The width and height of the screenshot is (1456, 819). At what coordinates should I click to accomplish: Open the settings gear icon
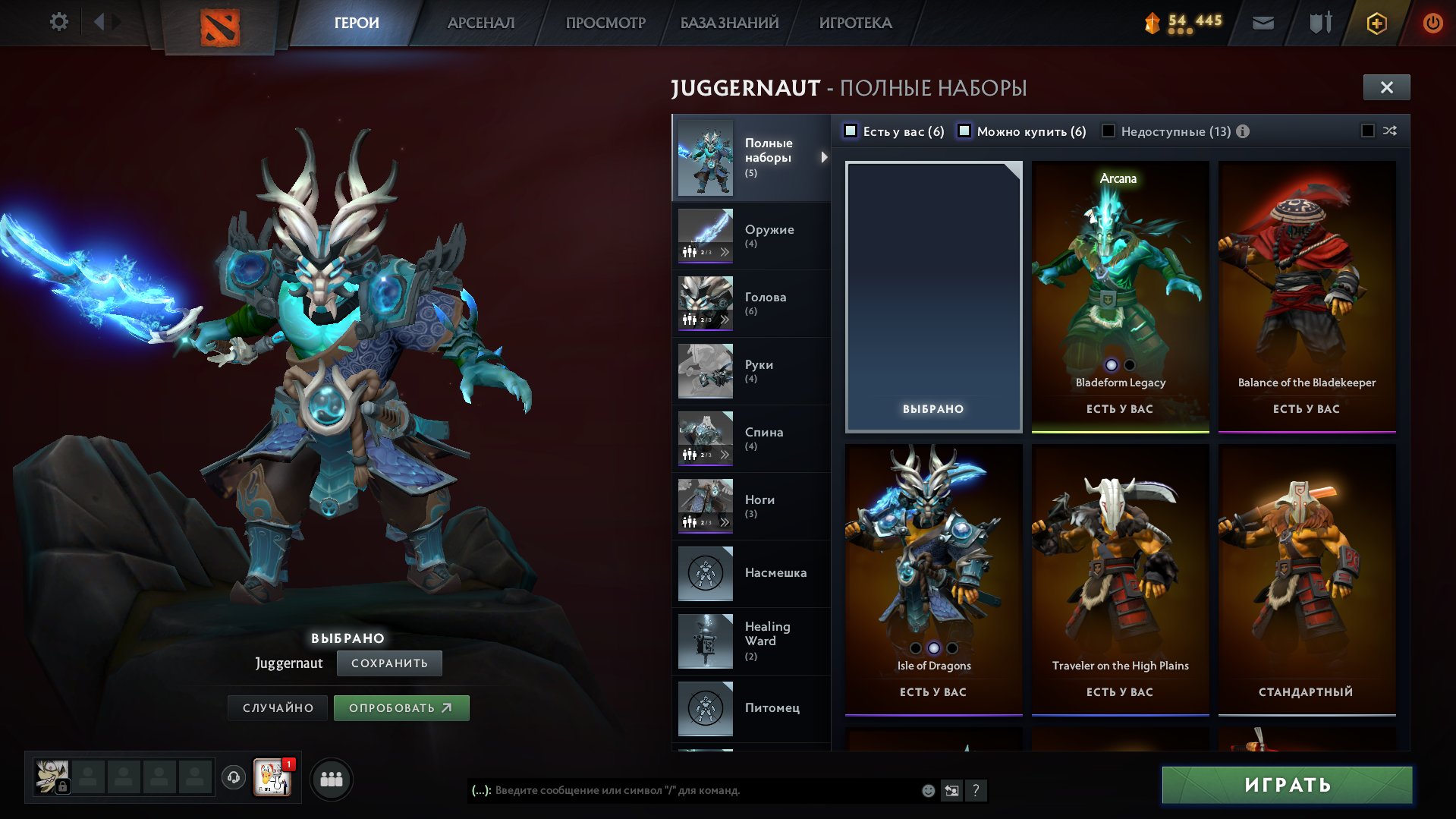click(x=58, y=22)
